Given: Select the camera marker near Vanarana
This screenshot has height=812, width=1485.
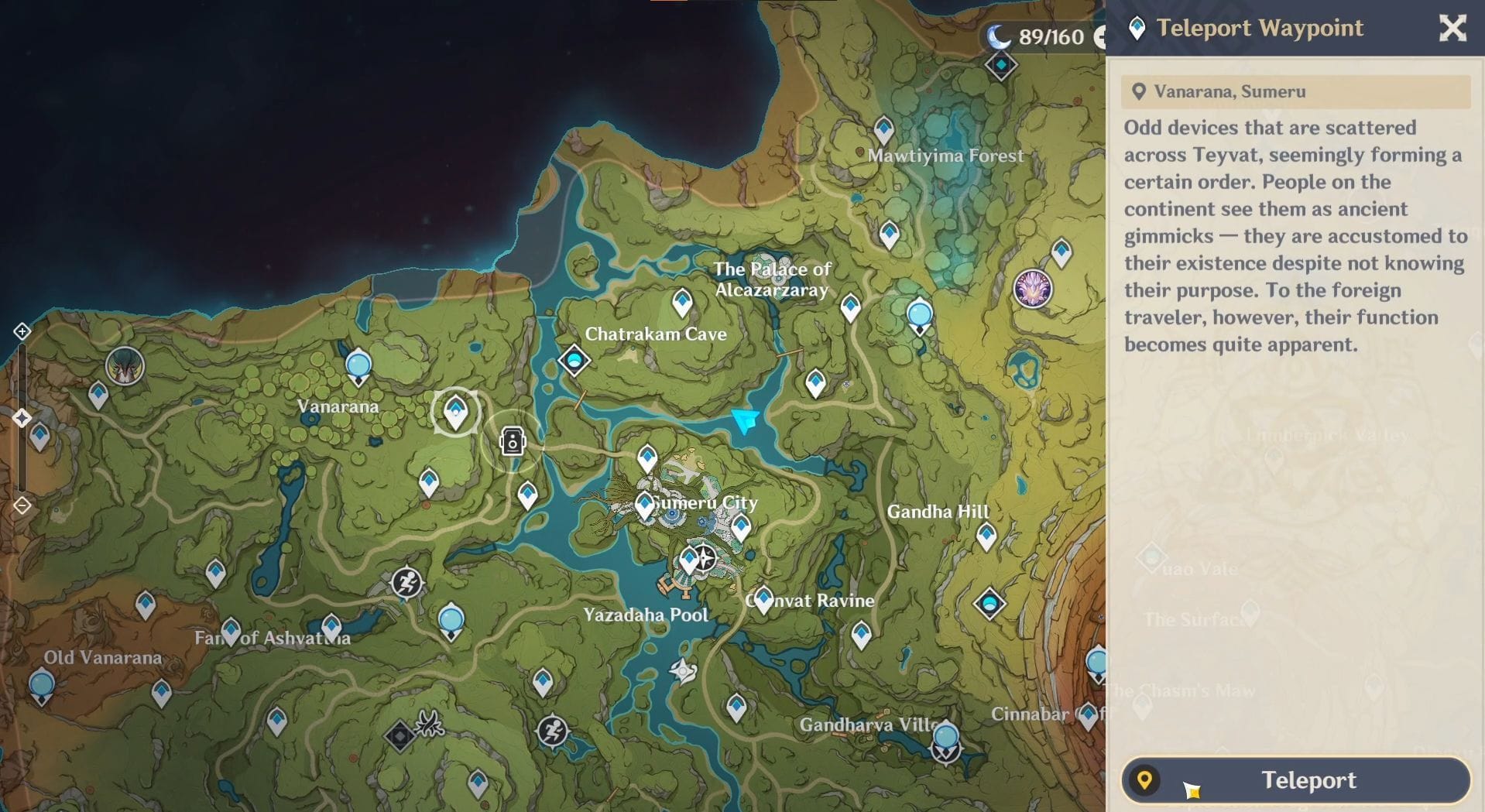Looking at the screenshot, I should click(513, 443).
